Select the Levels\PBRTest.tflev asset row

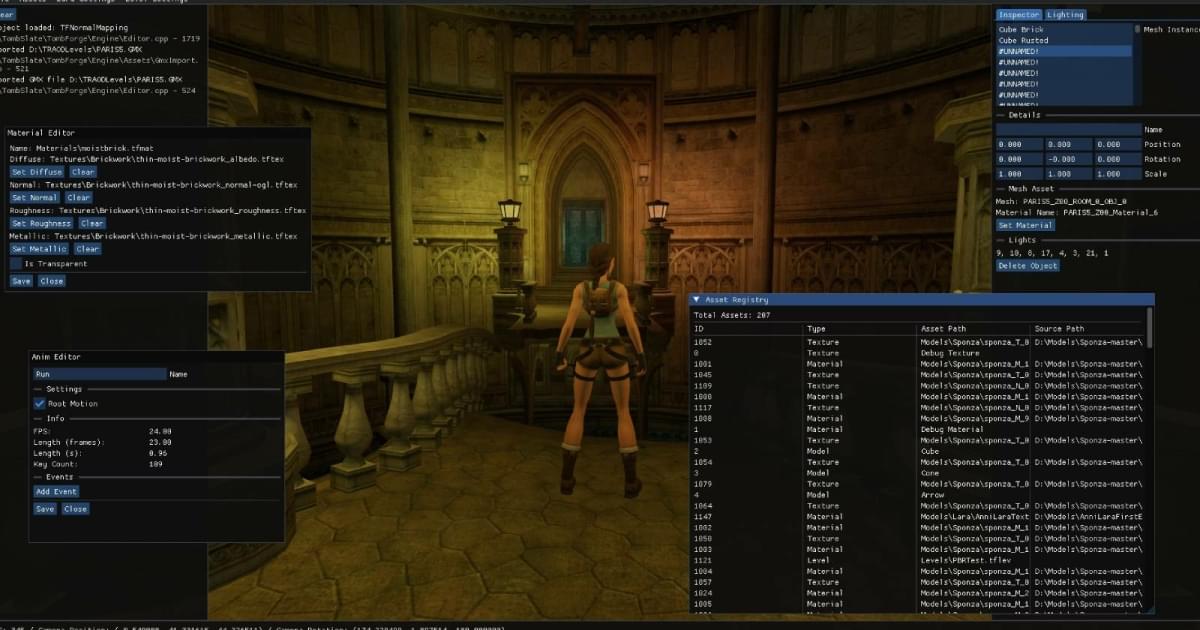(958, 560)
